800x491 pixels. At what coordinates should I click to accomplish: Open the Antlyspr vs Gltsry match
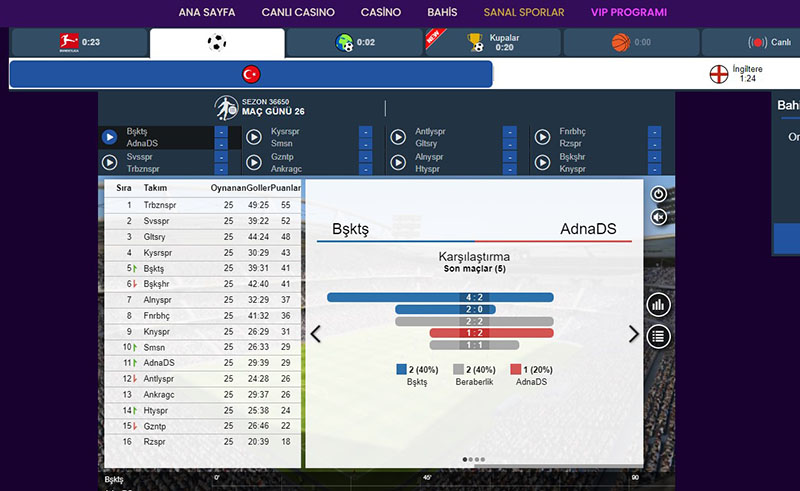[x=397, y=137]
